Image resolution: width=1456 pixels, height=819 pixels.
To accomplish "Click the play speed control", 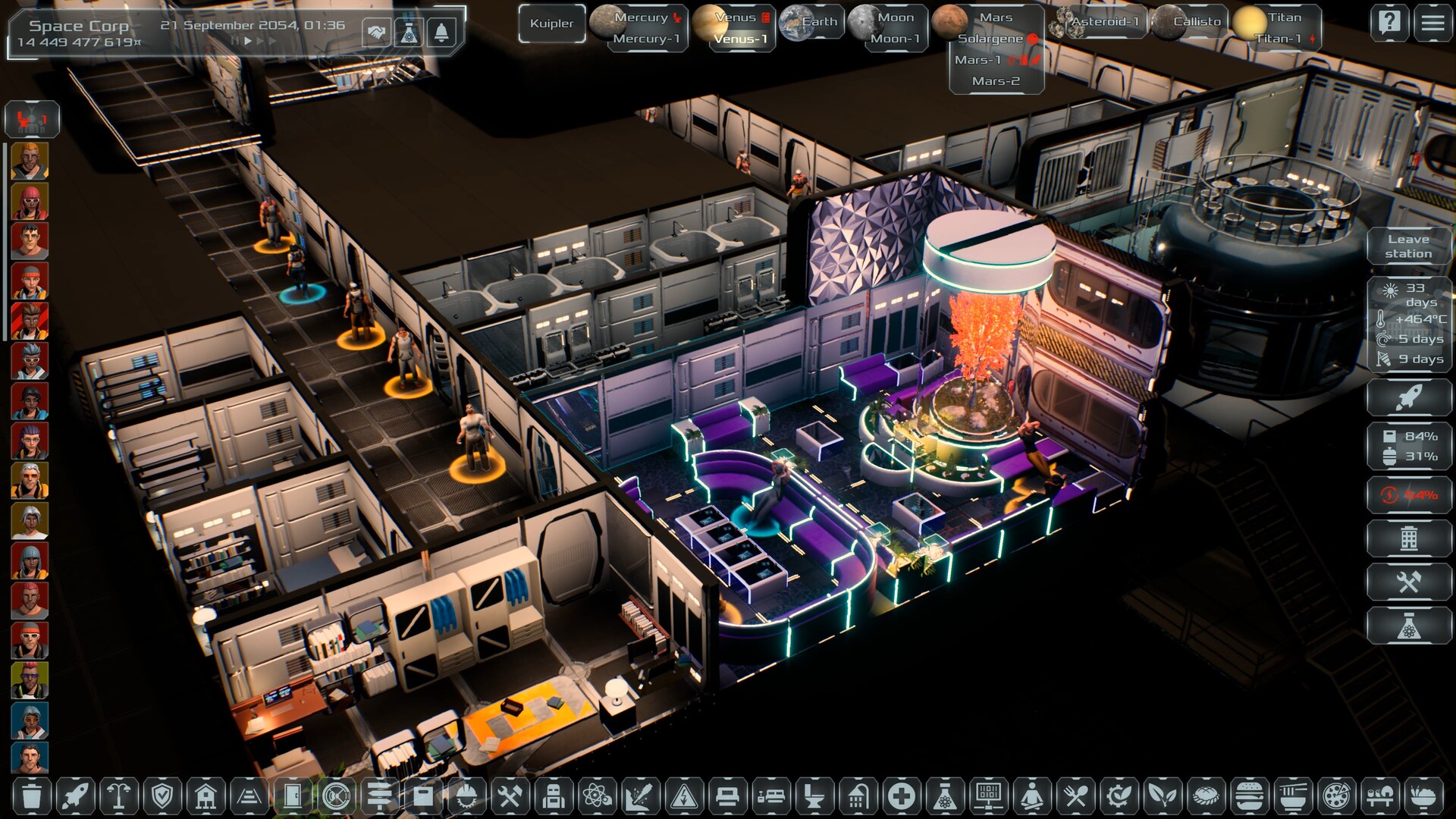I will [248, 41].
